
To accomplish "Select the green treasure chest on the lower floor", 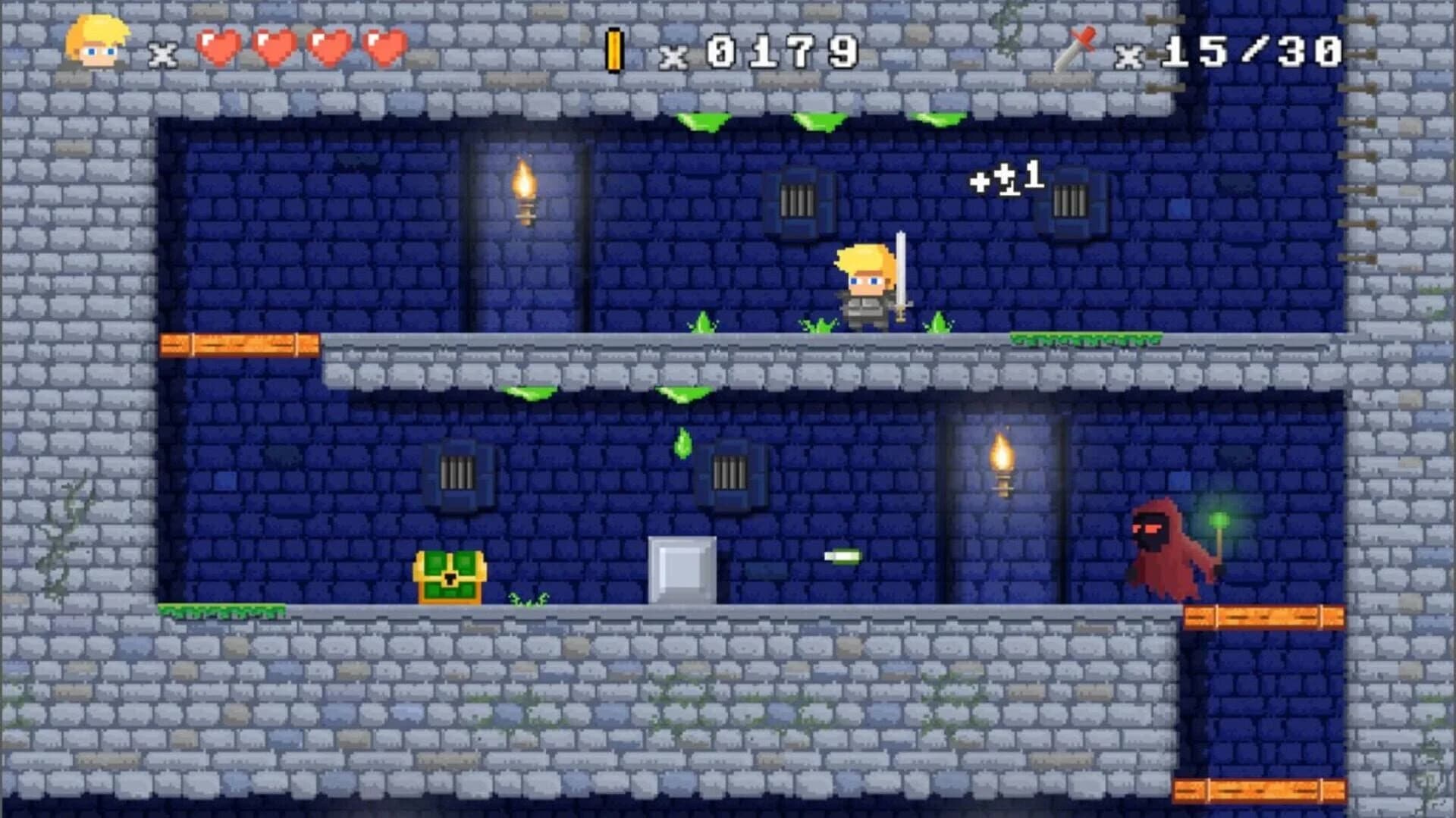I will pyautogui.click(x=450, y=578).
